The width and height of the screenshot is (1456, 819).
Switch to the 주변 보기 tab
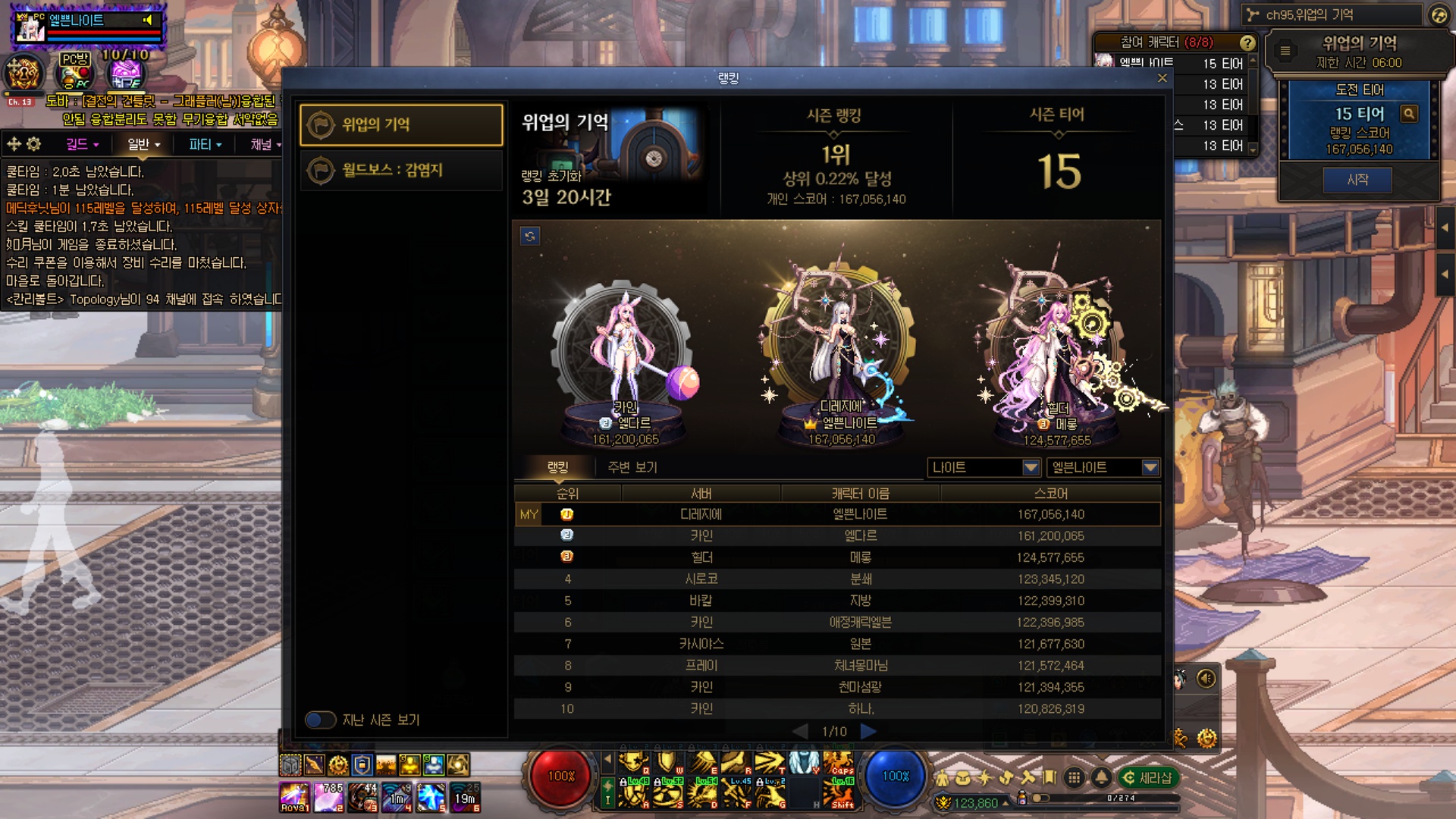[632, 467]
